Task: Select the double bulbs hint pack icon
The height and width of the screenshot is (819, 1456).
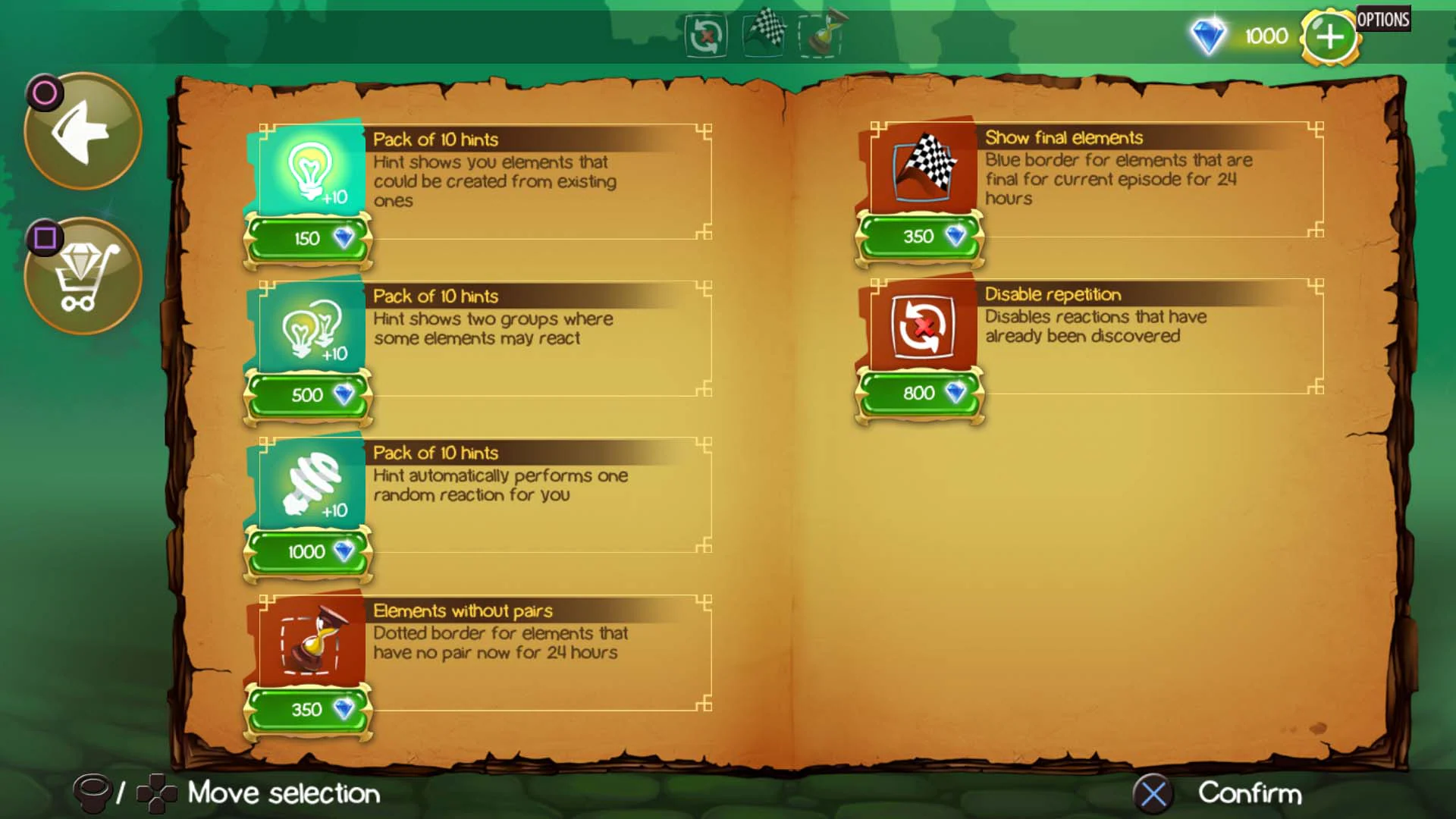Action: (x=306, y=329)
